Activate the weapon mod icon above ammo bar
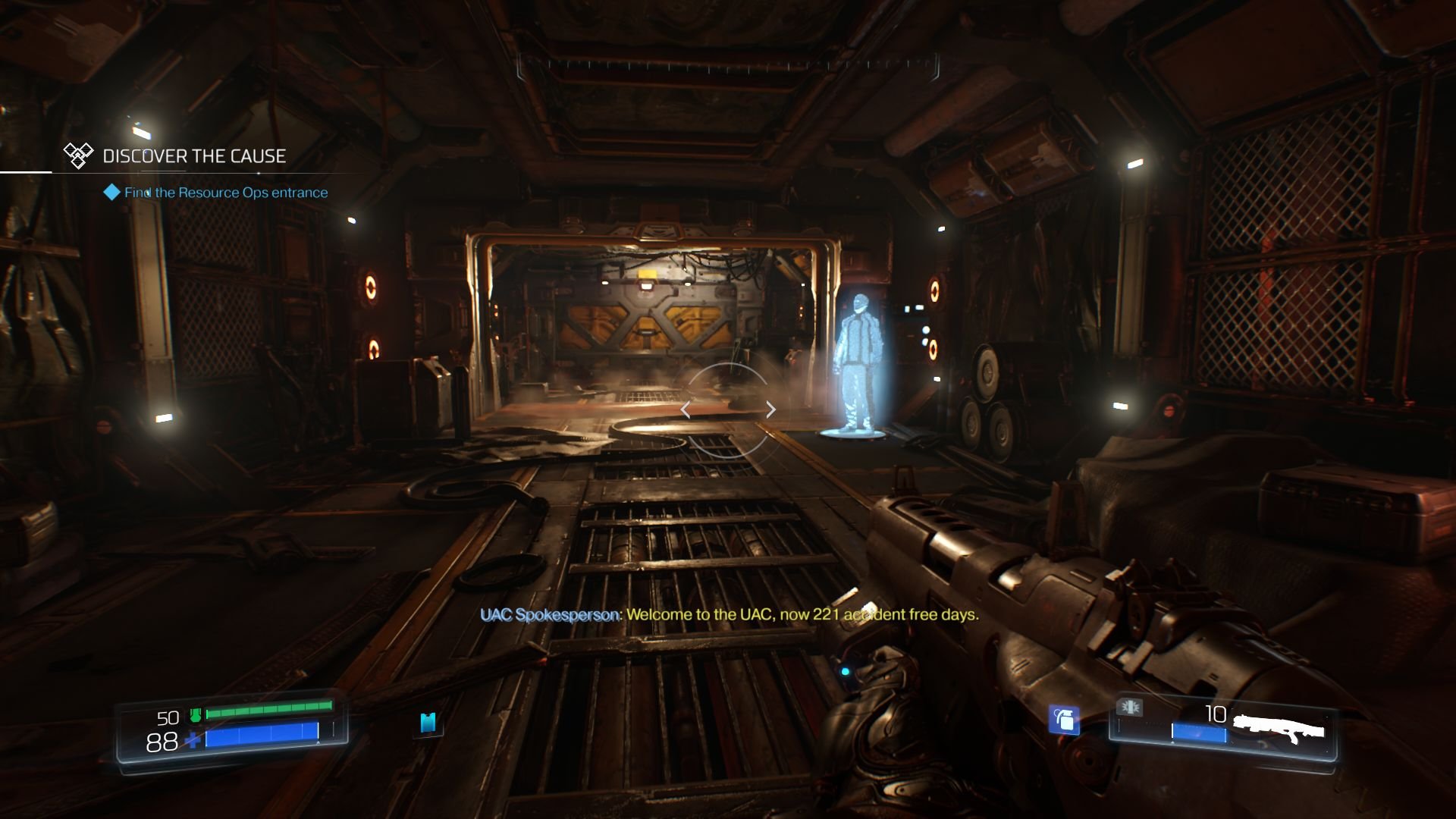1456x819 pixels. (1130, 708)
